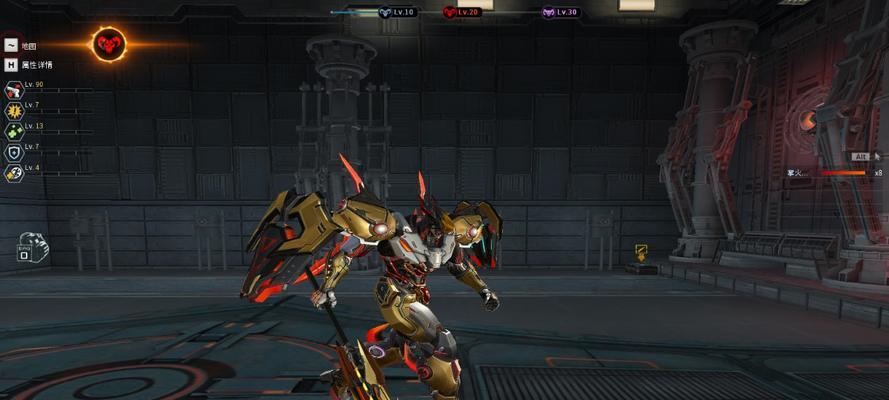This screenshot has height=400, width=889.
Task: Click the red Lv.20 ram milestone
Action: (450, 12)
